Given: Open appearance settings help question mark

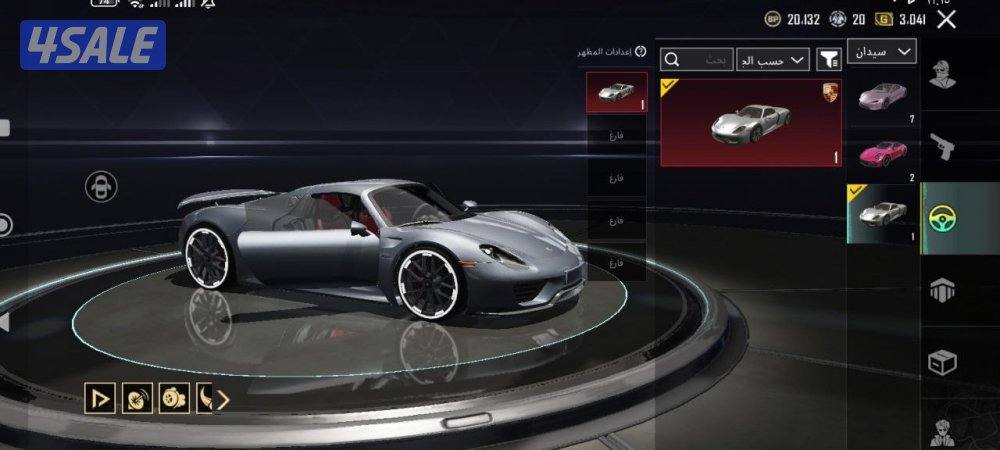Looking at the screenshot, I should [641, 52].
